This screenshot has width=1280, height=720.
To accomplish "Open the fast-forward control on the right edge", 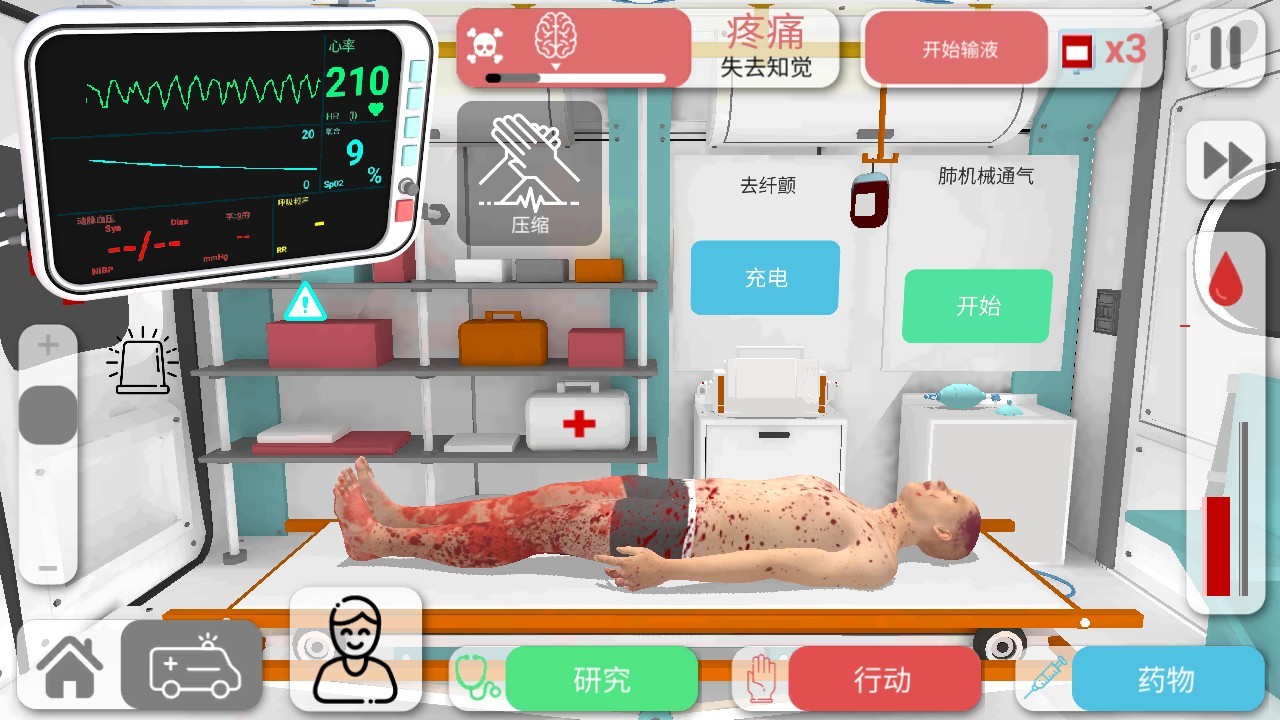I will 1227,158.
